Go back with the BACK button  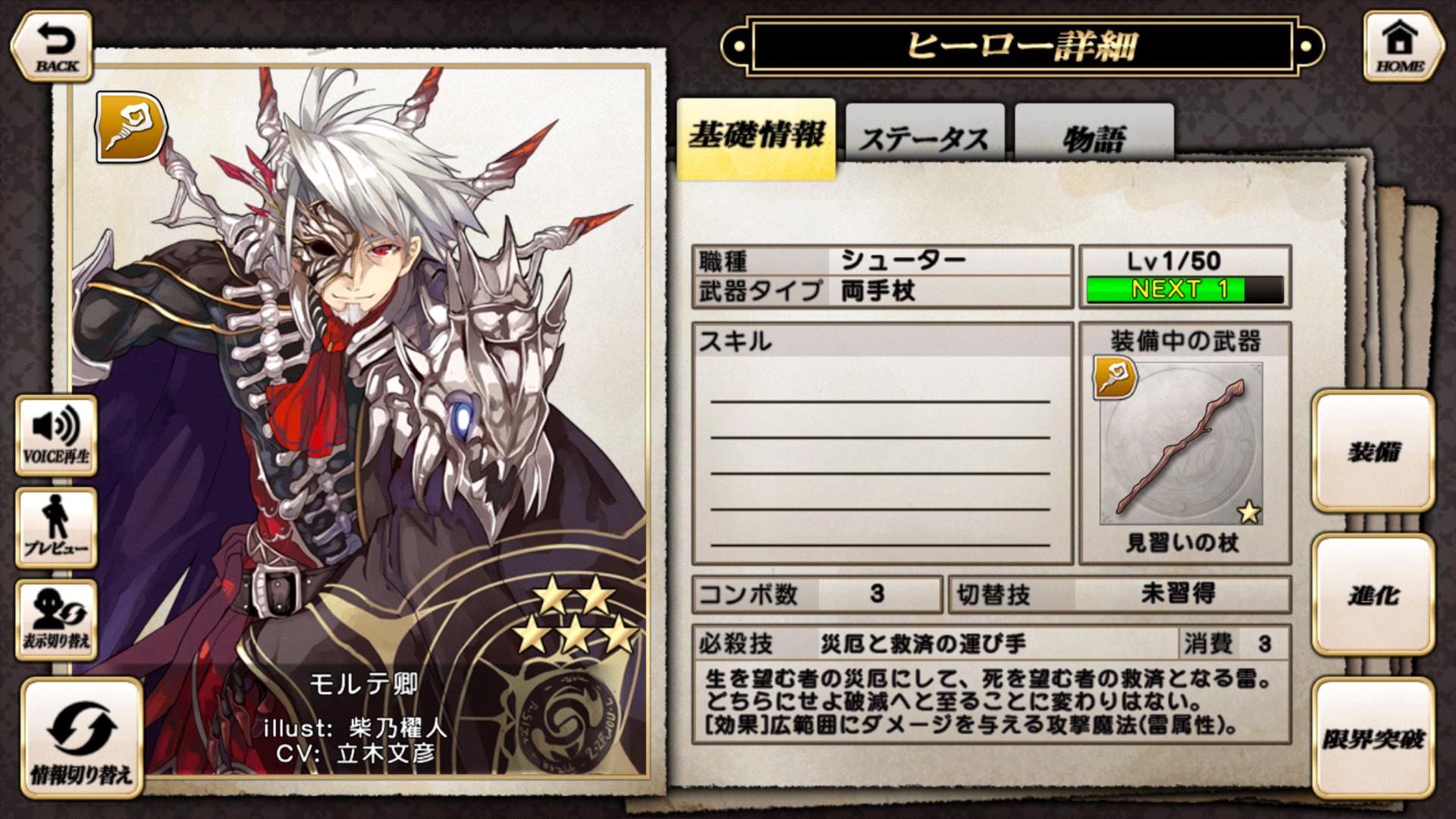52,46
